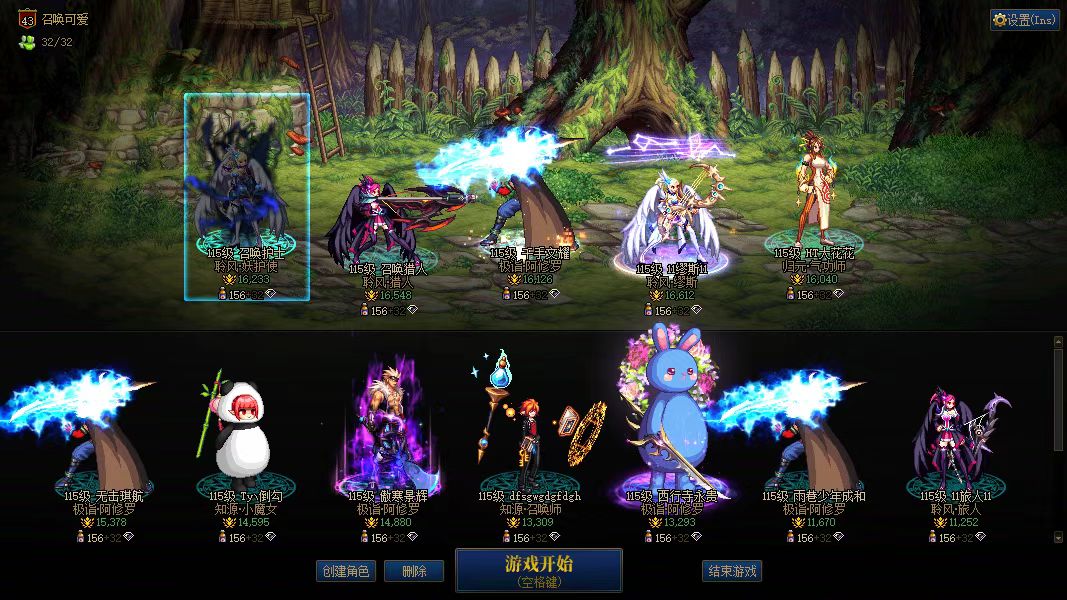1067x600 pixels.
Task: Select the 召唤师 character dfsgwgdgfdgh
Action: pyautogui.click(x=528, y=440)
